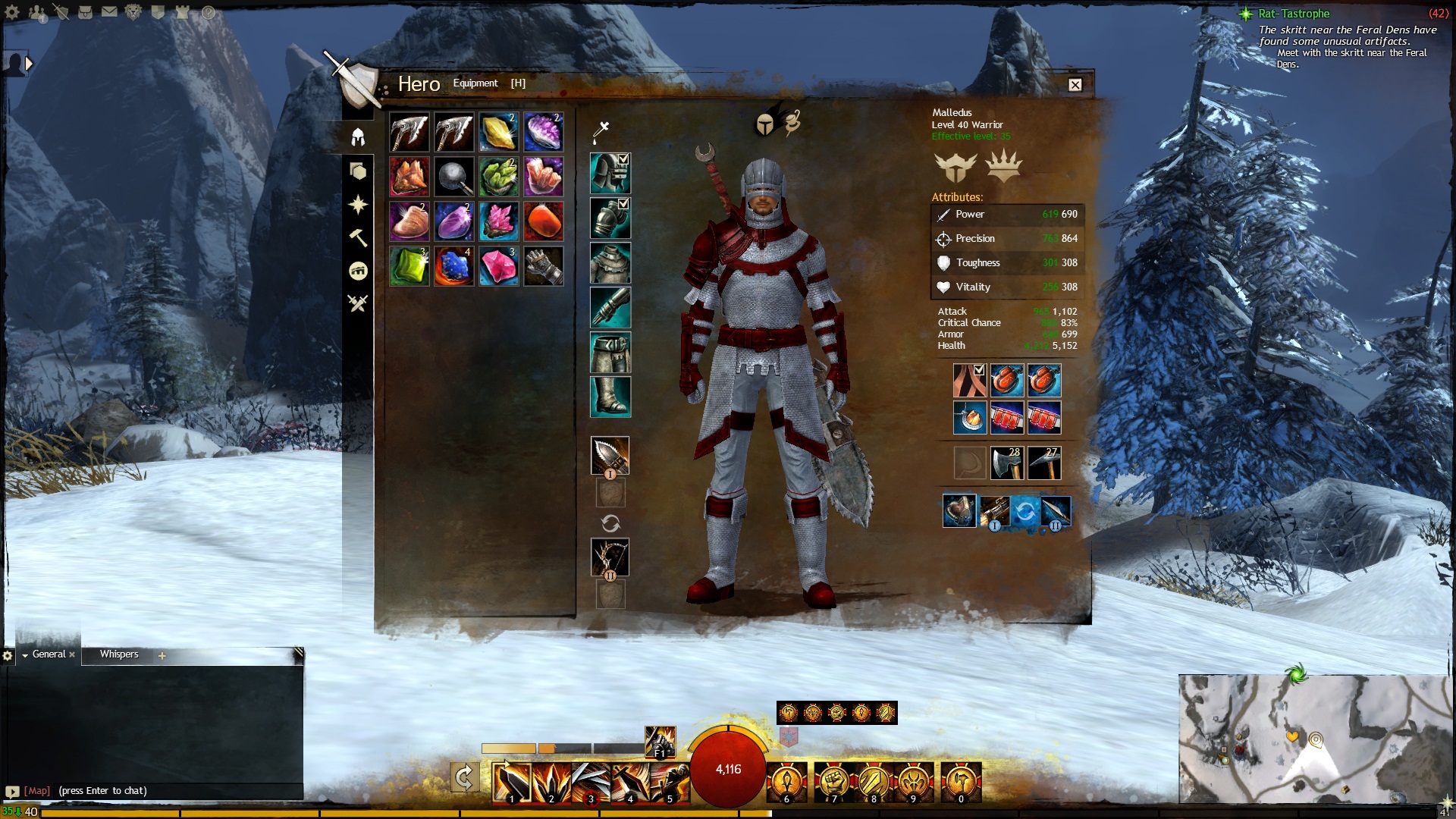Select the equipped boots slot

pyautogui.click(x=610, y=396)
